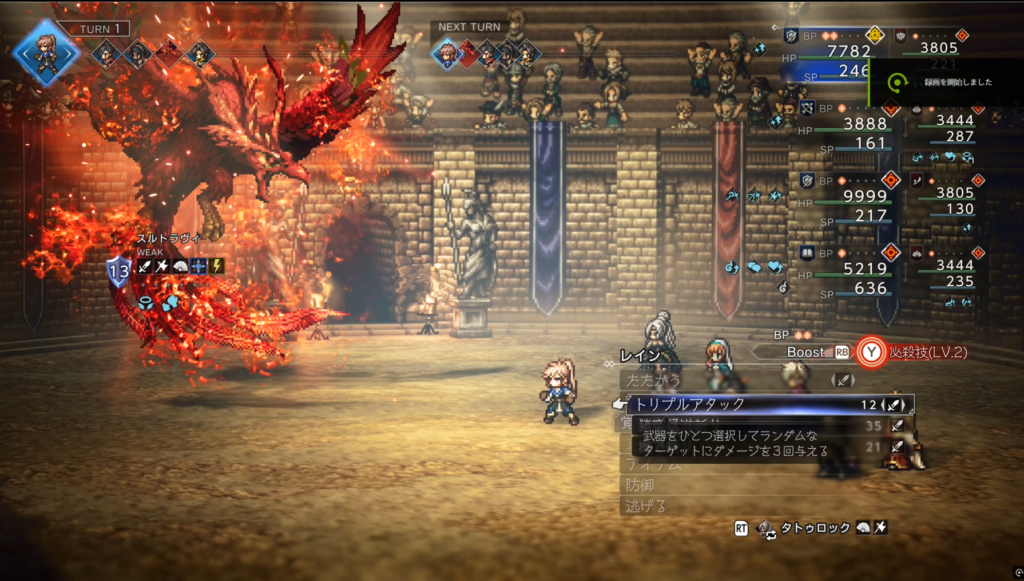Dismiss the 録画を開始しました recording notification
1024x581 pixels.
(x=945, y=82)
